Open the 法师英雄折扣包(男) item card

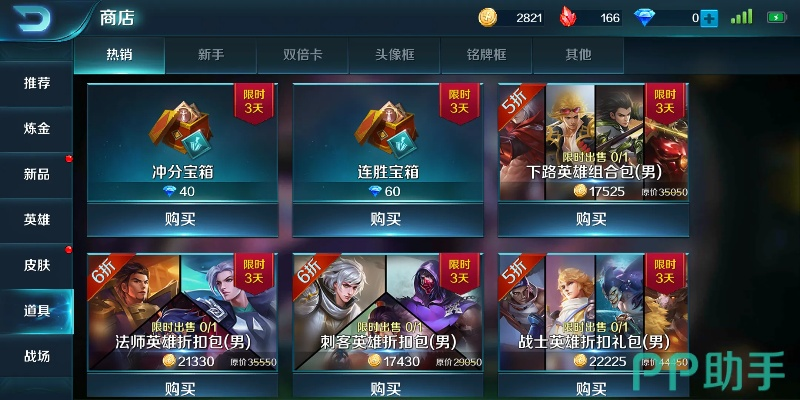pos(181,310)
